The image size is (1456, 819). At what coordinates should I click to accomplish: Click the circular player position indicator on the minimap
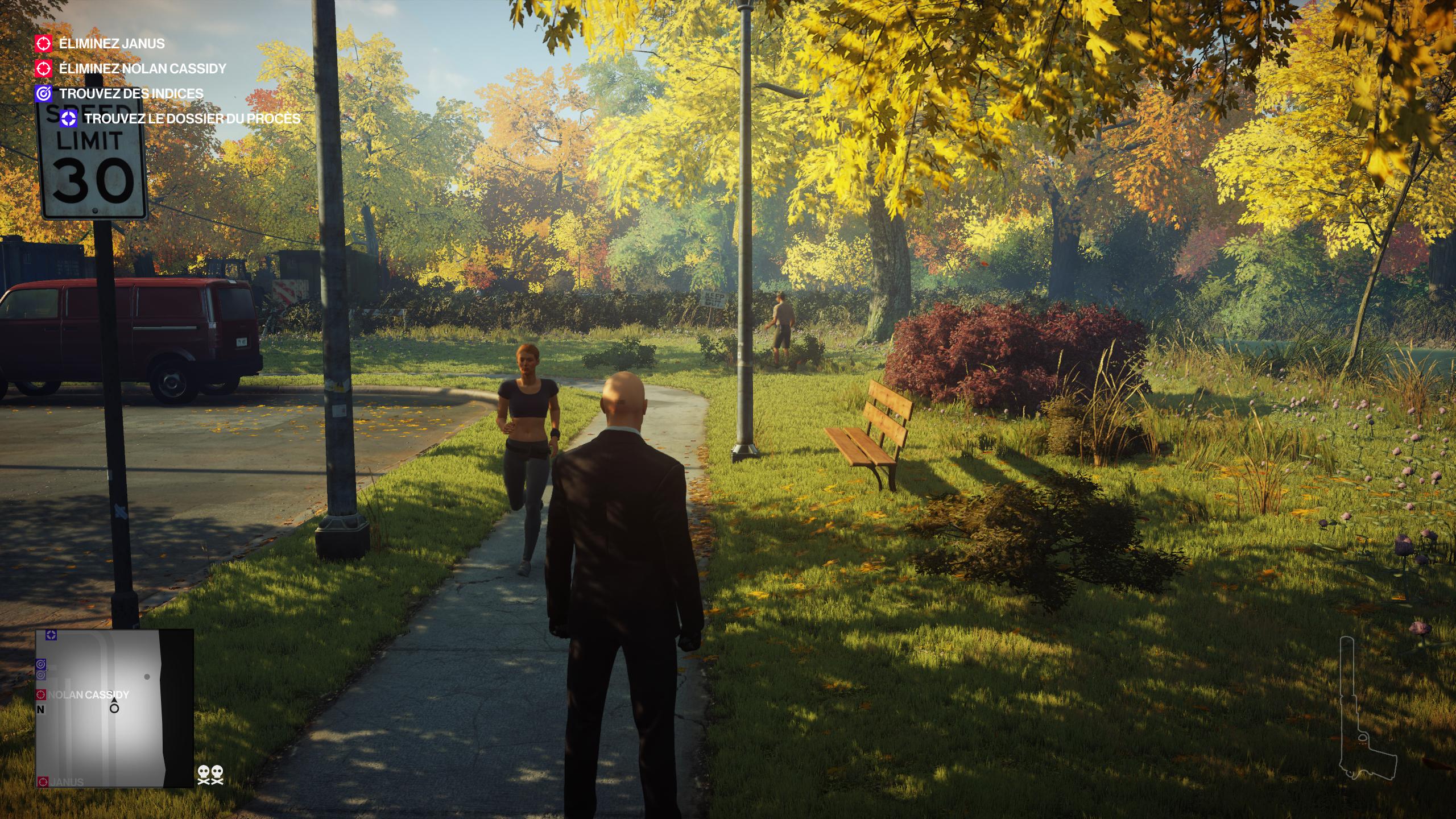tap(114, 709)
